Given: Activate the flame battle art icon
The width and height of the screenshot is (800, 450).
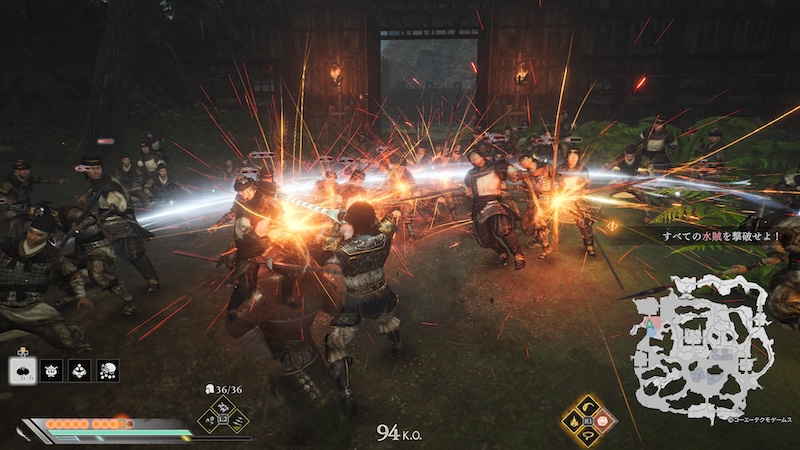Looking at the screenshot, I should 574,421.
